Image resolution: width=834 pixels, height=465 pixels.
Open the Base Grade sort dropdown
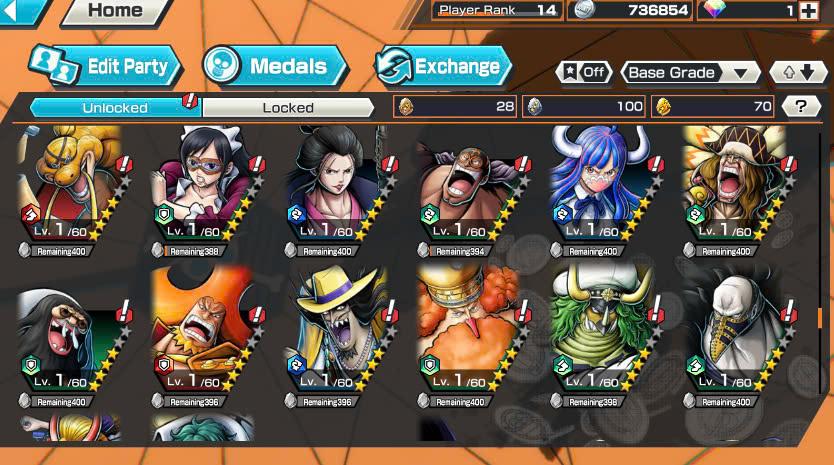point(690,72)
